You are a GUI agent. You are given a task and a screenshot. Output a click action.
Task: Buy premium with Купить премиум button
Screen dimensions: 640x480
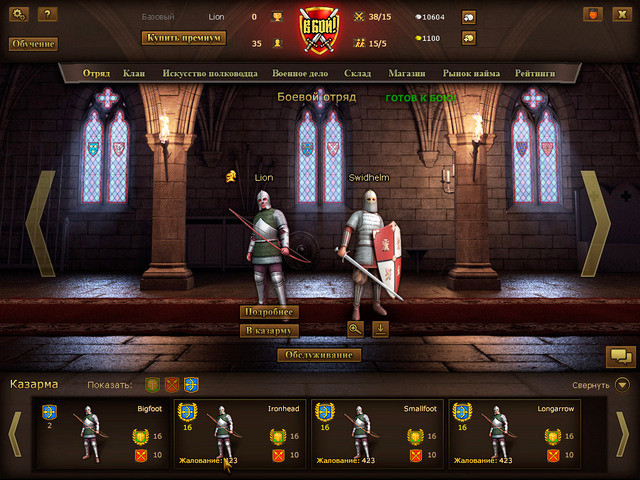[x=184, y=38]
